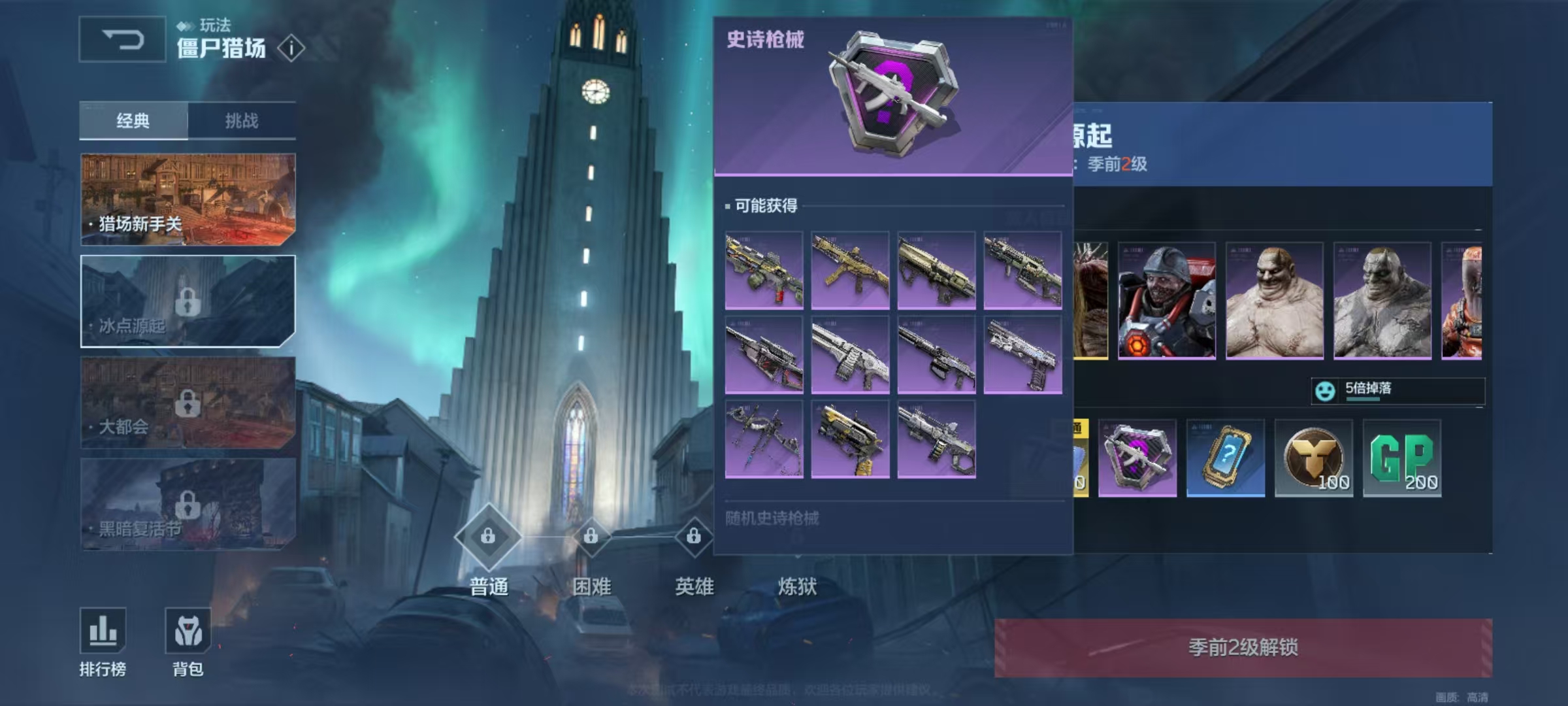Select the locked 冰点源起 map
Viewport: 1568px width, 706px height.
click(x=188, y=301)
